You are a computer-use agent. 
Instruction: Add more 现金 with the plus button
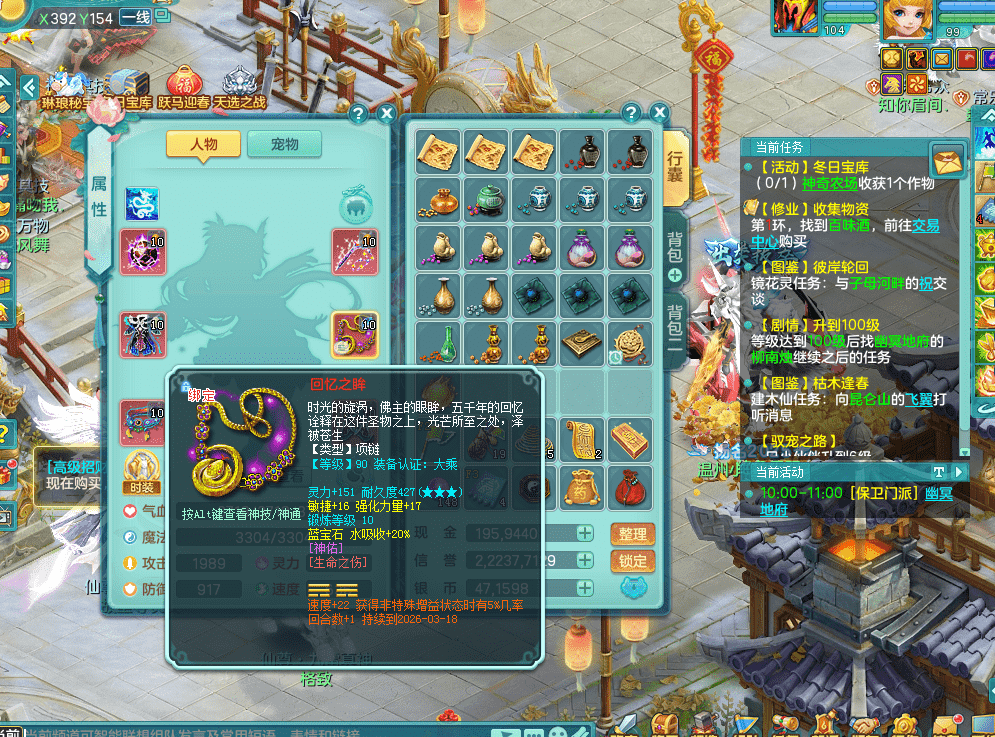point(585,533)
